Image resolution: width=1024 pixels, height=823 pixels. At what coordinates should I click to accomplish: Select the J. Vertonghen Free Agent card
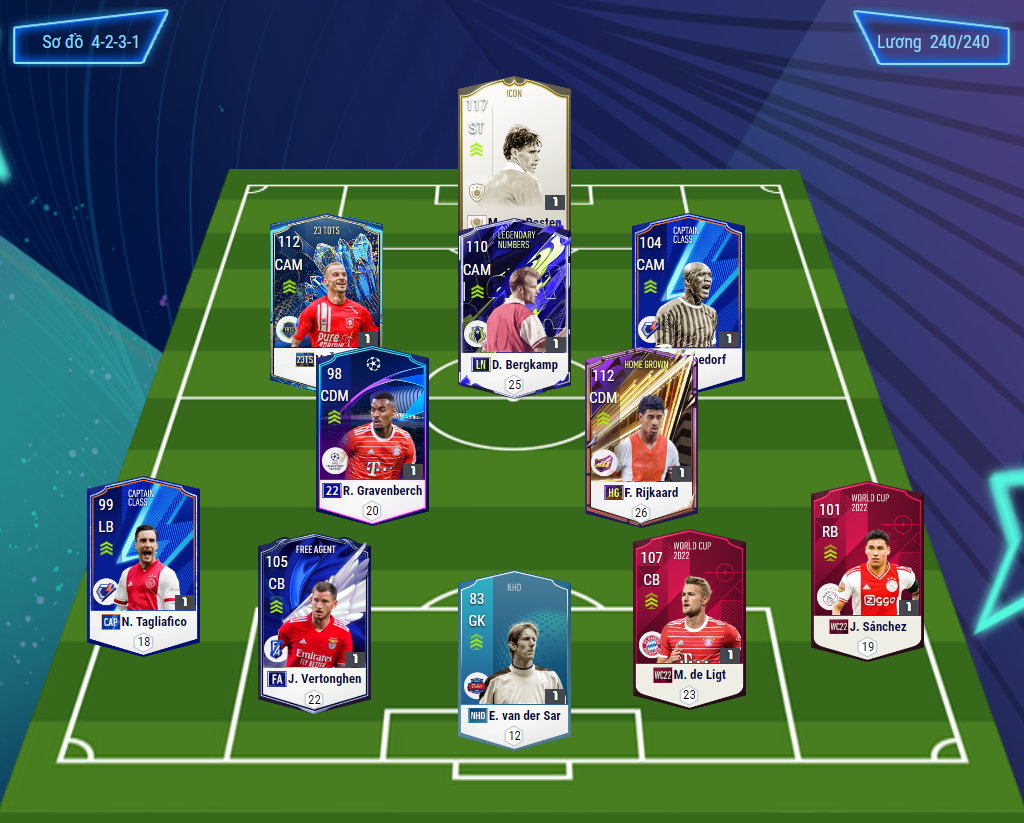click(x=314, y=620)
